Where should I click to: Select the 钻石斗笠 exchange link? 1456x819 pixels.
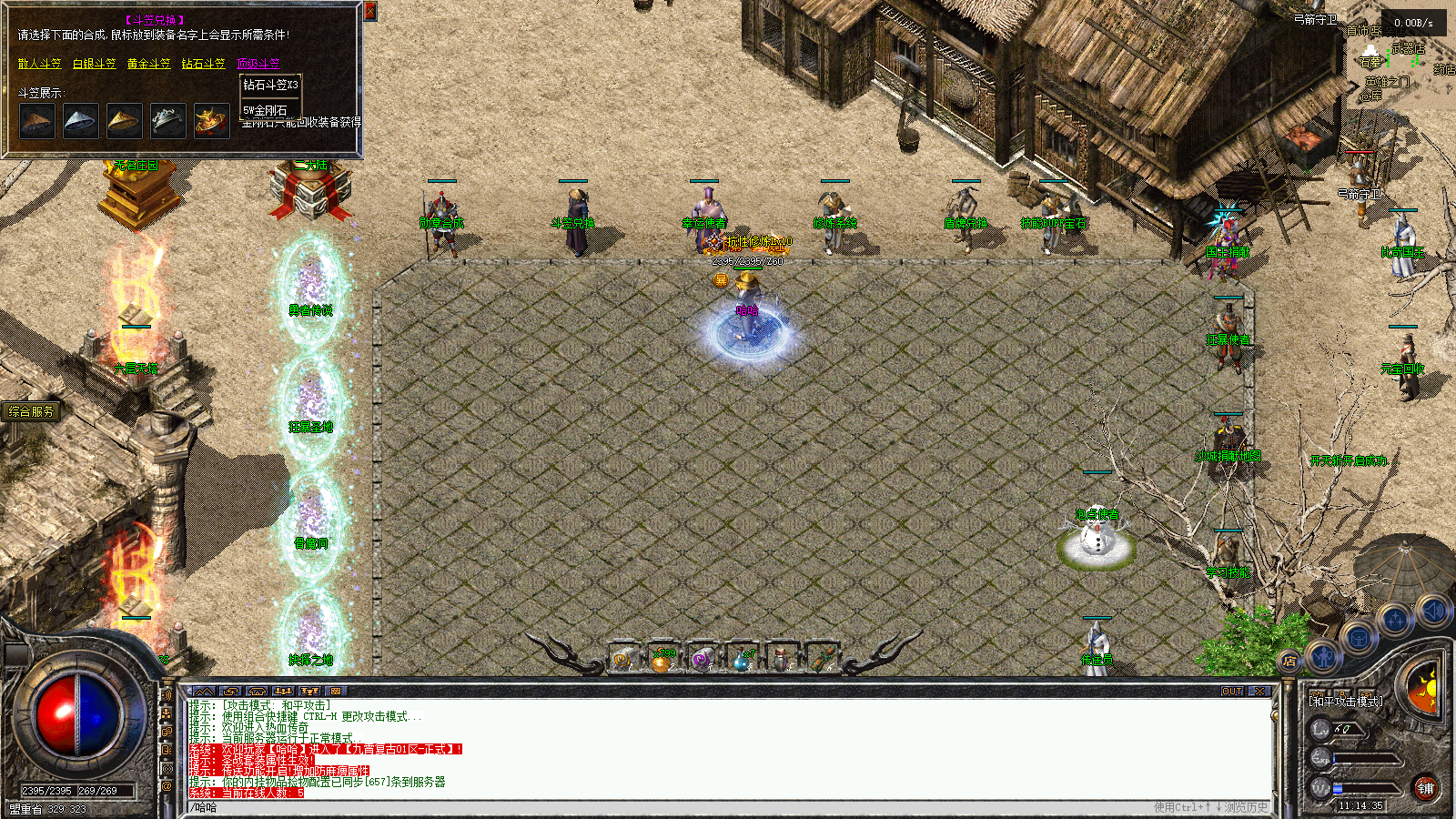tap(203, 64)
